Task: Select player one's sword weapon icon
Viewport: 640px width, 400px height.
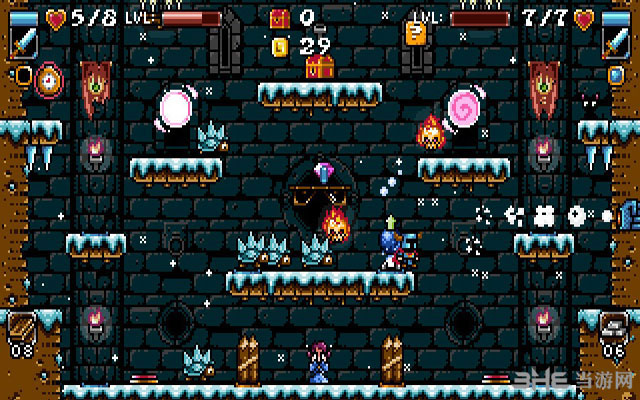Action: coord(22,42)
